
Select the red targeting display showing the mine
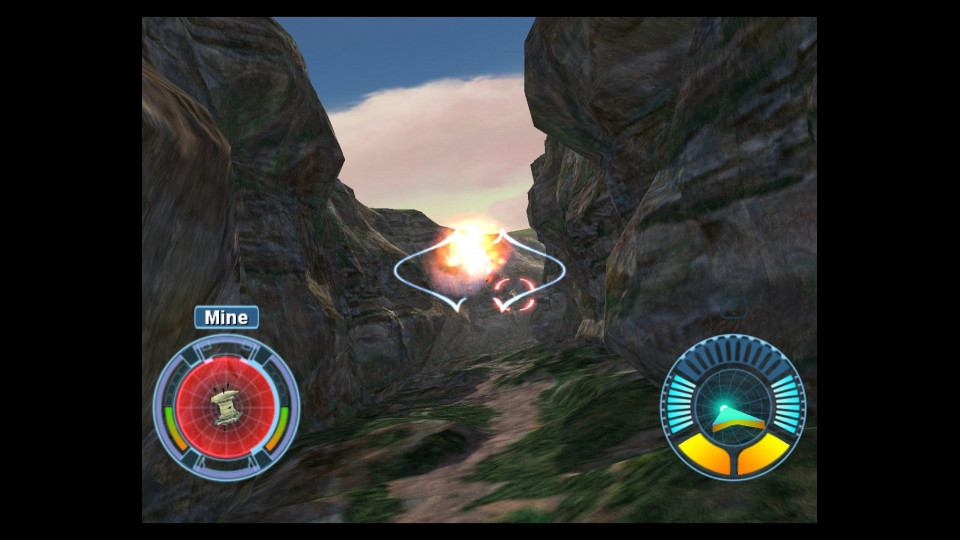(226, 407)
